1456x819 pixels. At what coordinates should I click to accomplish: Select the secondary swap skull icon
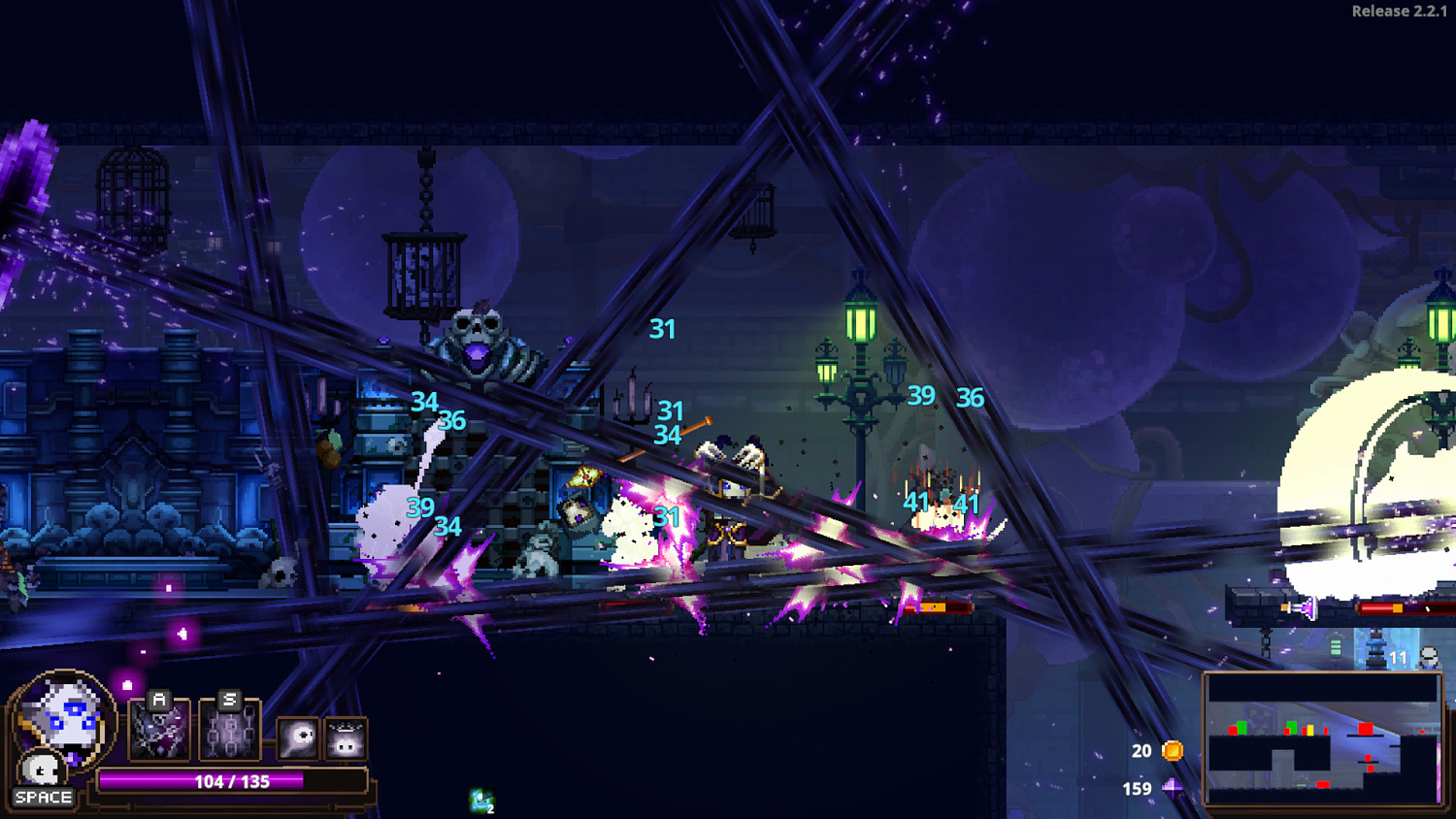(x=40, y=770)
